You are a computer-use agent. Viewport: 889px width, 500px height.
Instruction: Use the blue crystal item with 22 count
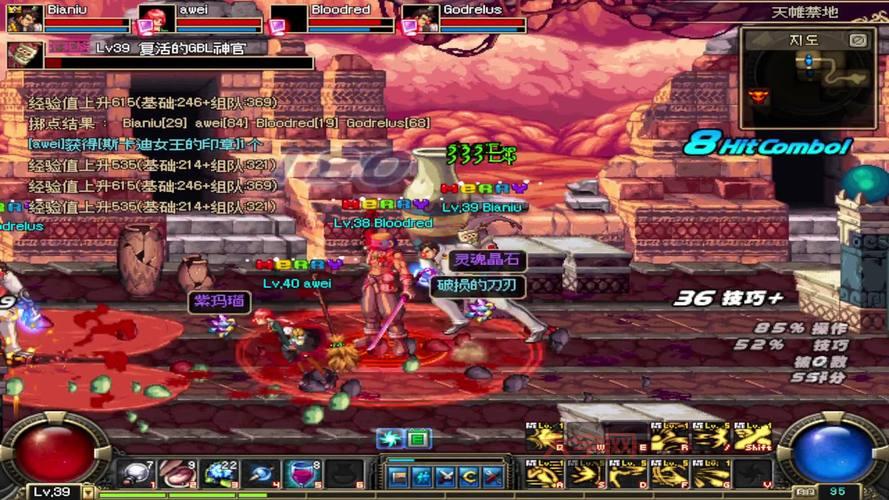point(218,473)
